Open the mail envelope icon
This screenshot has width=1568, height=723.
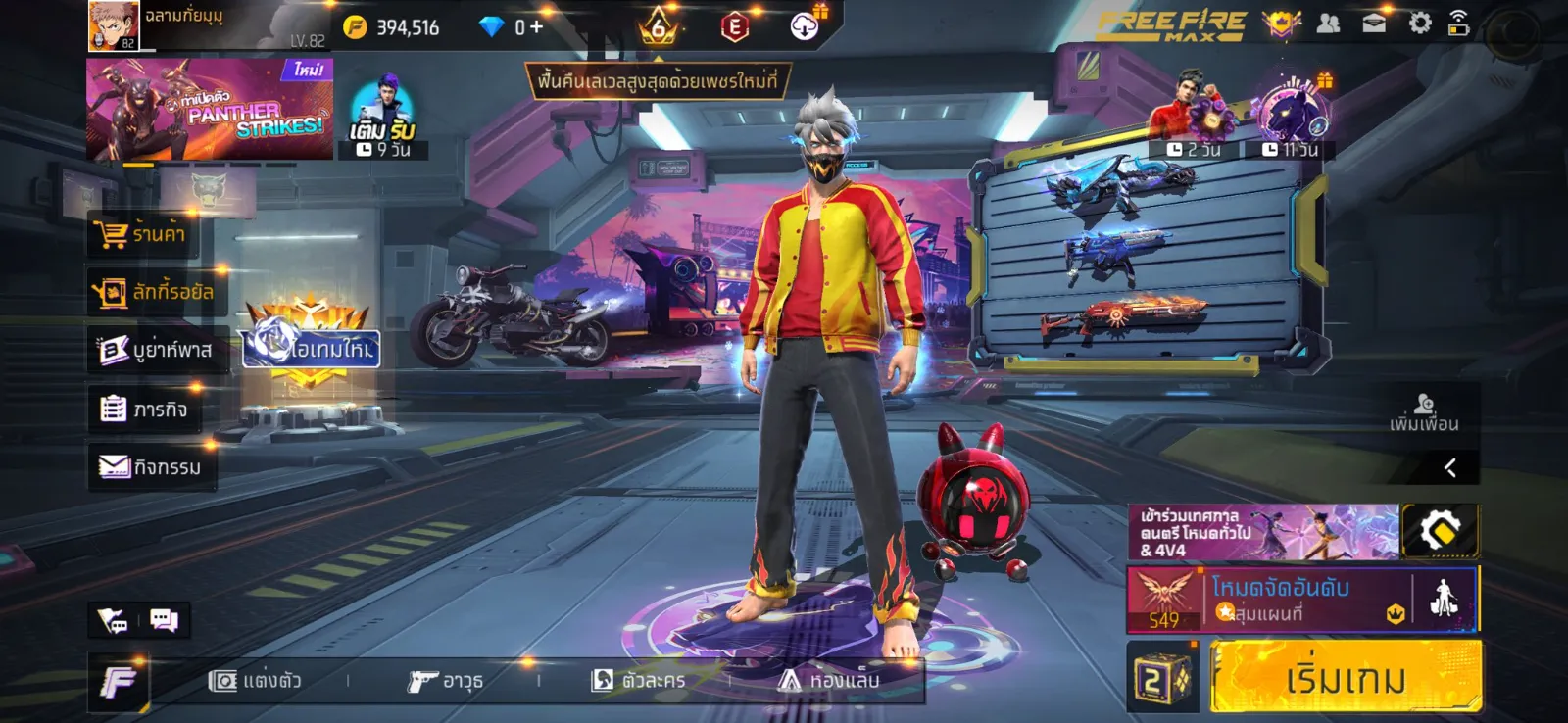(1374, 24)
